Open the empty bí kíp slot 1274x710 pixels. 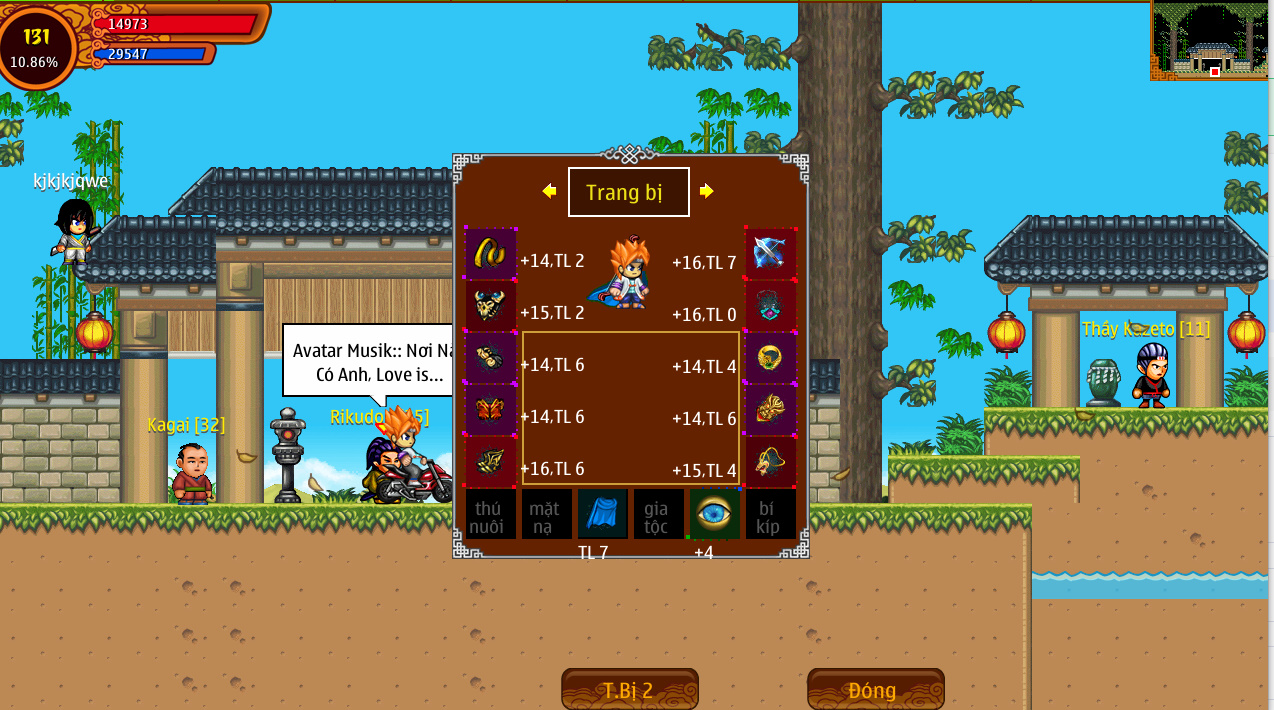[770, 514]
